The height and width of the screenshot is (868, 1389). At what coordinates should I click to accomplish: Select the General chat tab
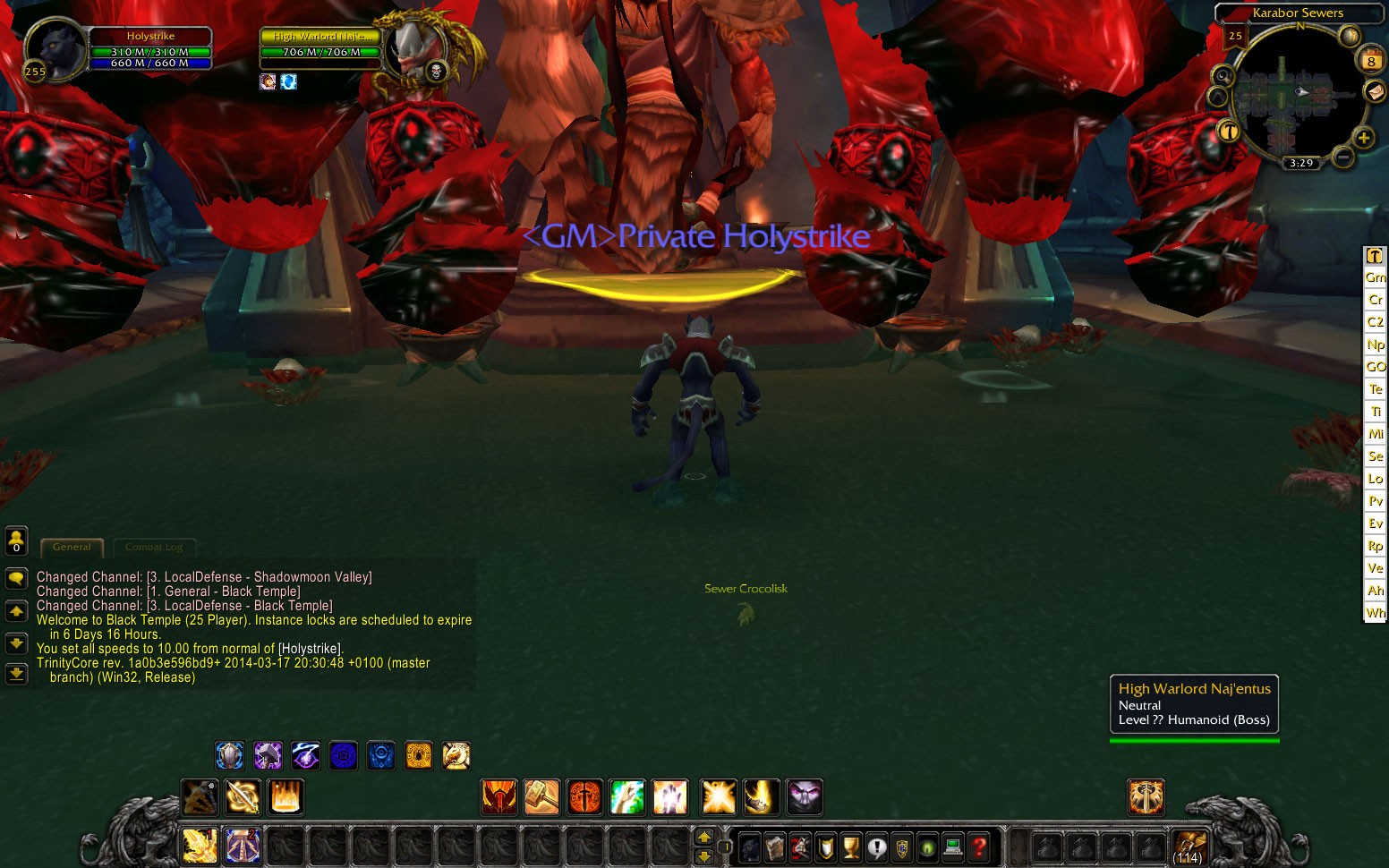(x=72, y=547)
